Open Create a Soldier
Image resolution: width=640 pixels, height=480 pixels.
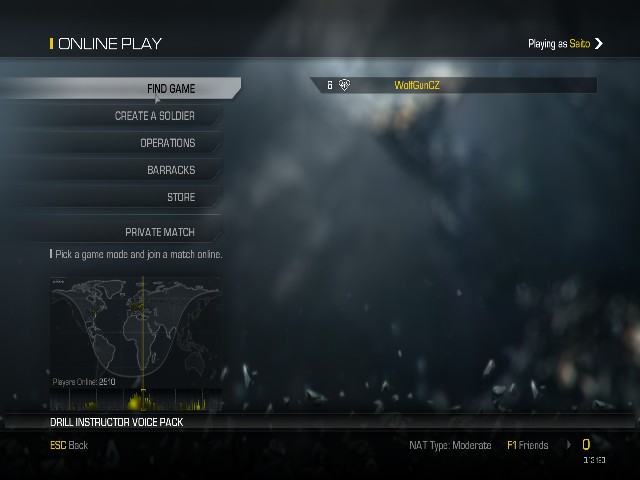[x=154, y=116]
